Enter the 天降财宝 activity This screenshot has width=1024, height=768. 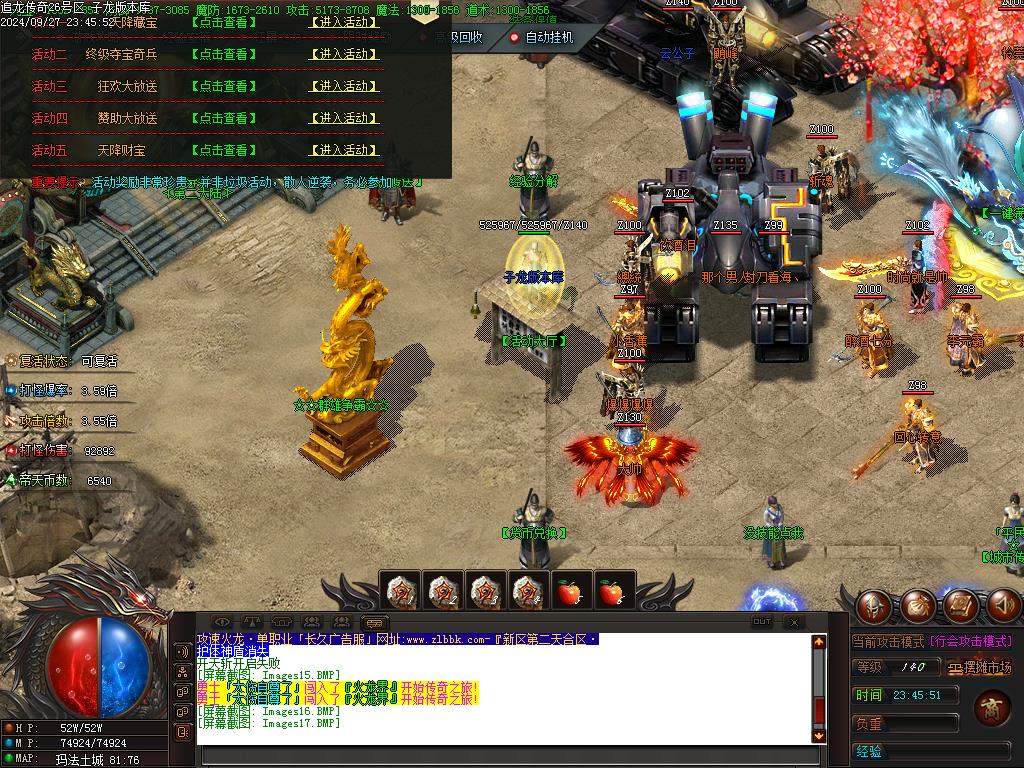[345, 150]
